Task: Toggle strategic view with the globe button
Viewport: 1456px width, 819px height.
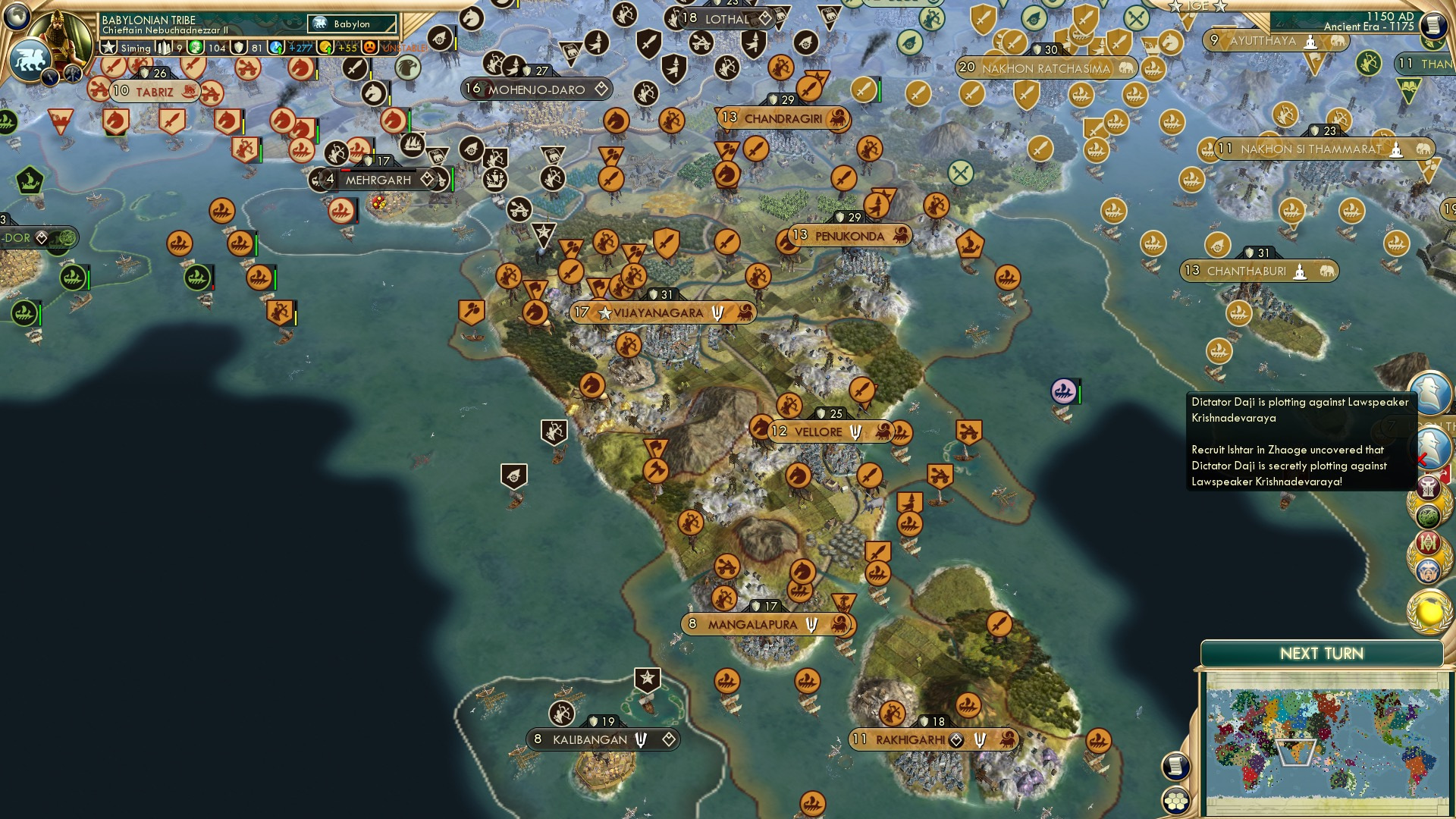Action: tap(17, 18)
